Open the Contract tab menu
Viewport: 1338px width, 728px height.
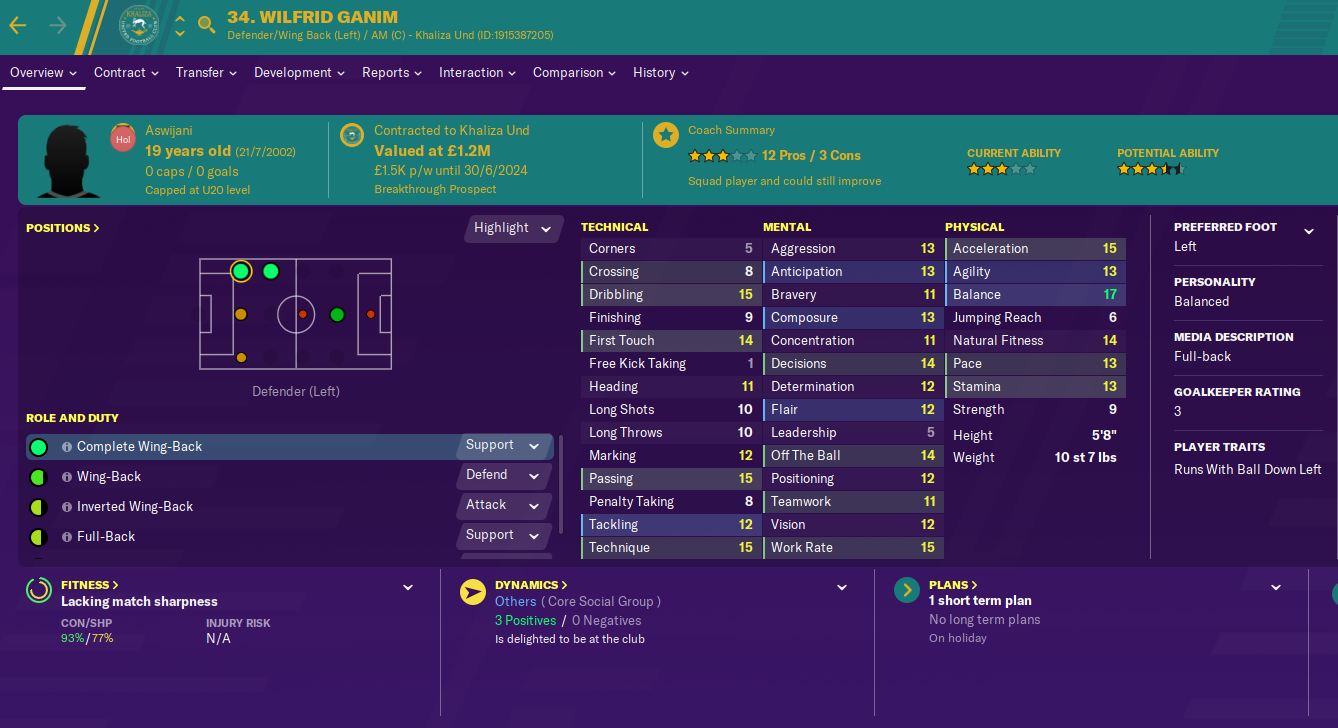coord(126,73)
